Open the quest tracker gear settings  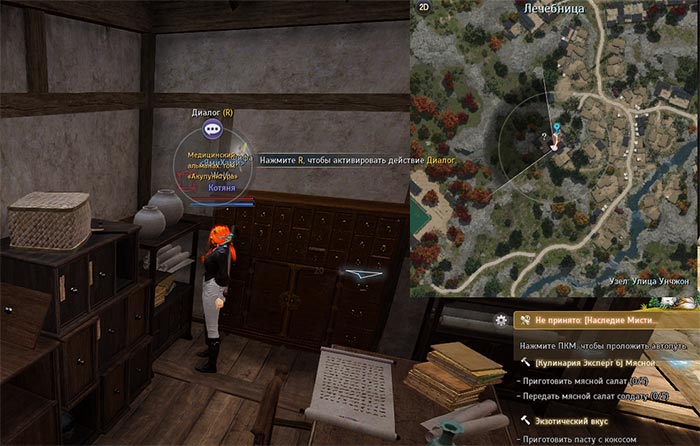pyautogui.click(x=501, y=321)
